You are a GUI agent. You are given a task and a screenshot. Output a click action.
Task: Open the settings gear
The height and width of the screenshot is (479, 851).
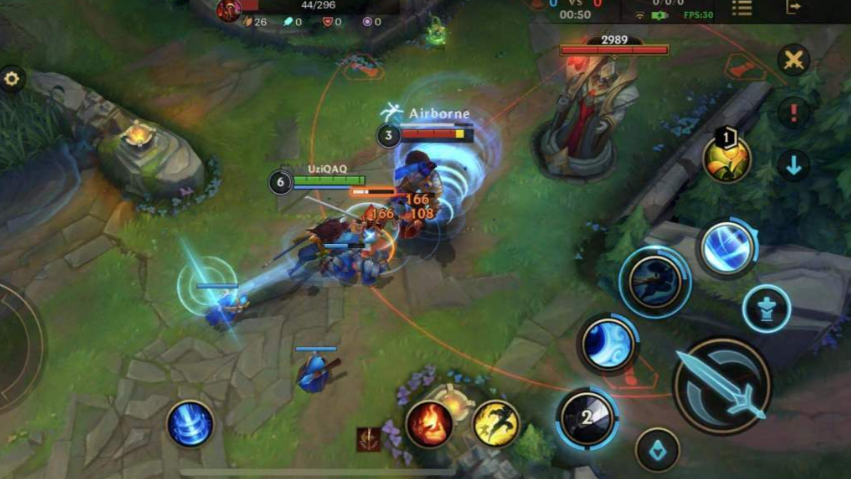click(x=12, y=79)
